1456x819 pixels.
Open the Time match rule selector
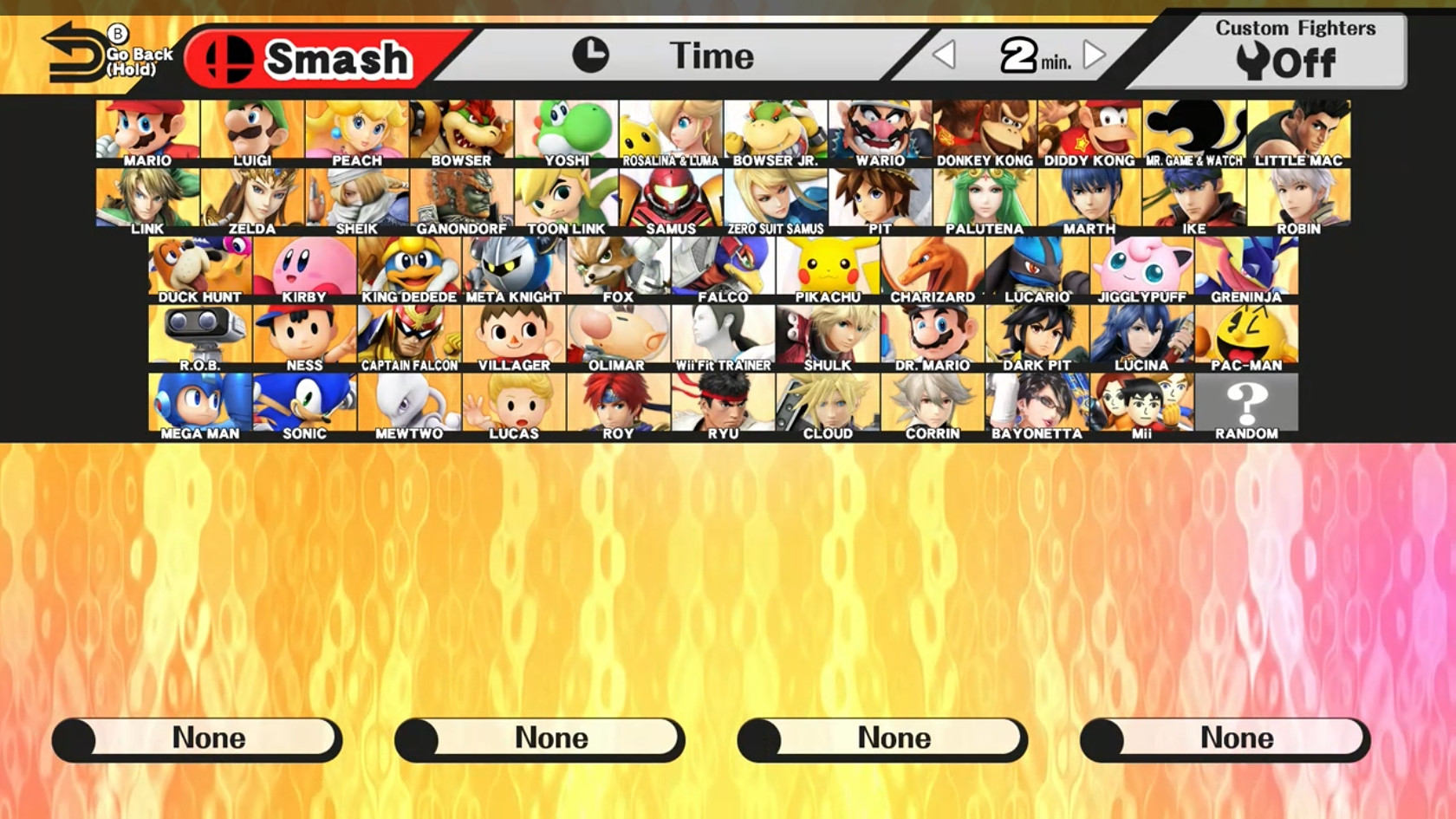pos(711,55)
